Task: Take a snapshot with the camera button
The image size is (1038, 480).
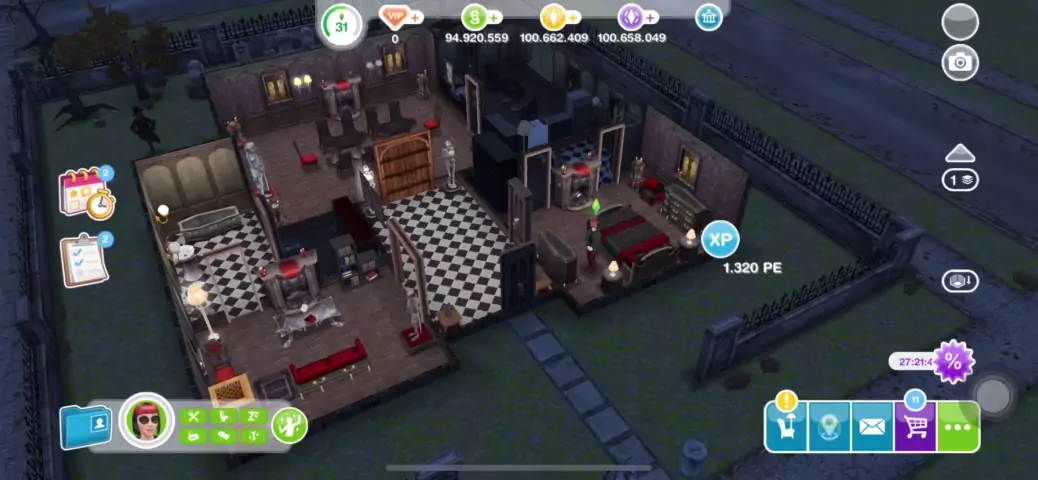Action: click(960, 62)
